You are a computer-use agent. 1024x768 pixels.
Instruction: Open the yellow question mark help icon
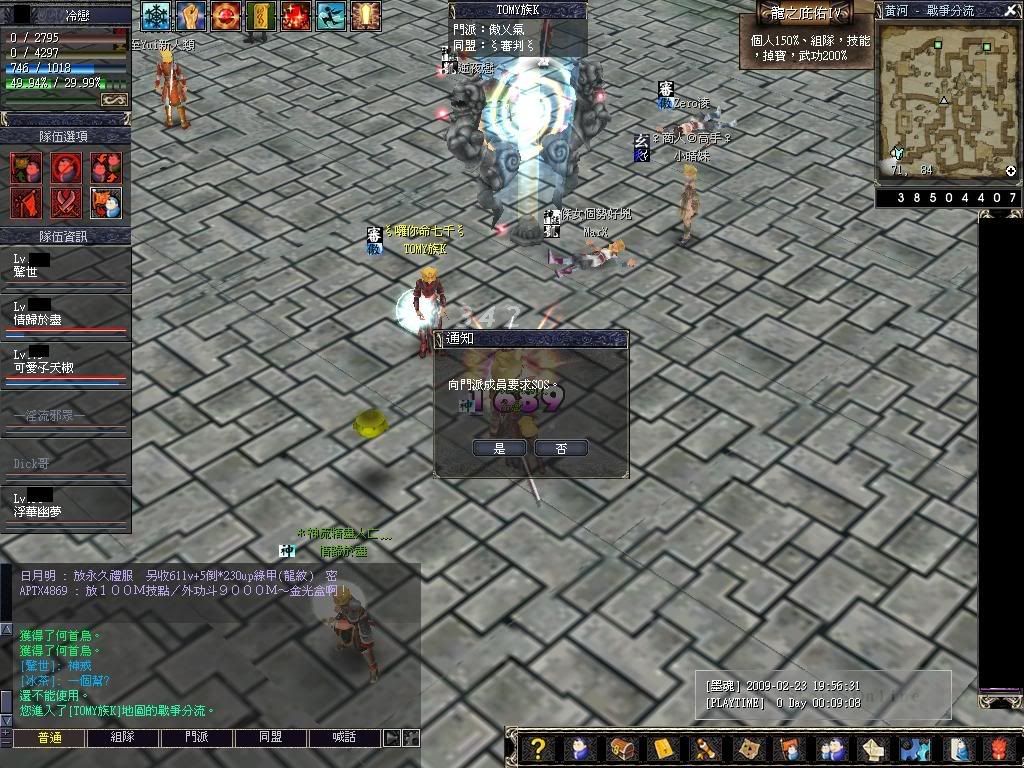coord(538,748)
